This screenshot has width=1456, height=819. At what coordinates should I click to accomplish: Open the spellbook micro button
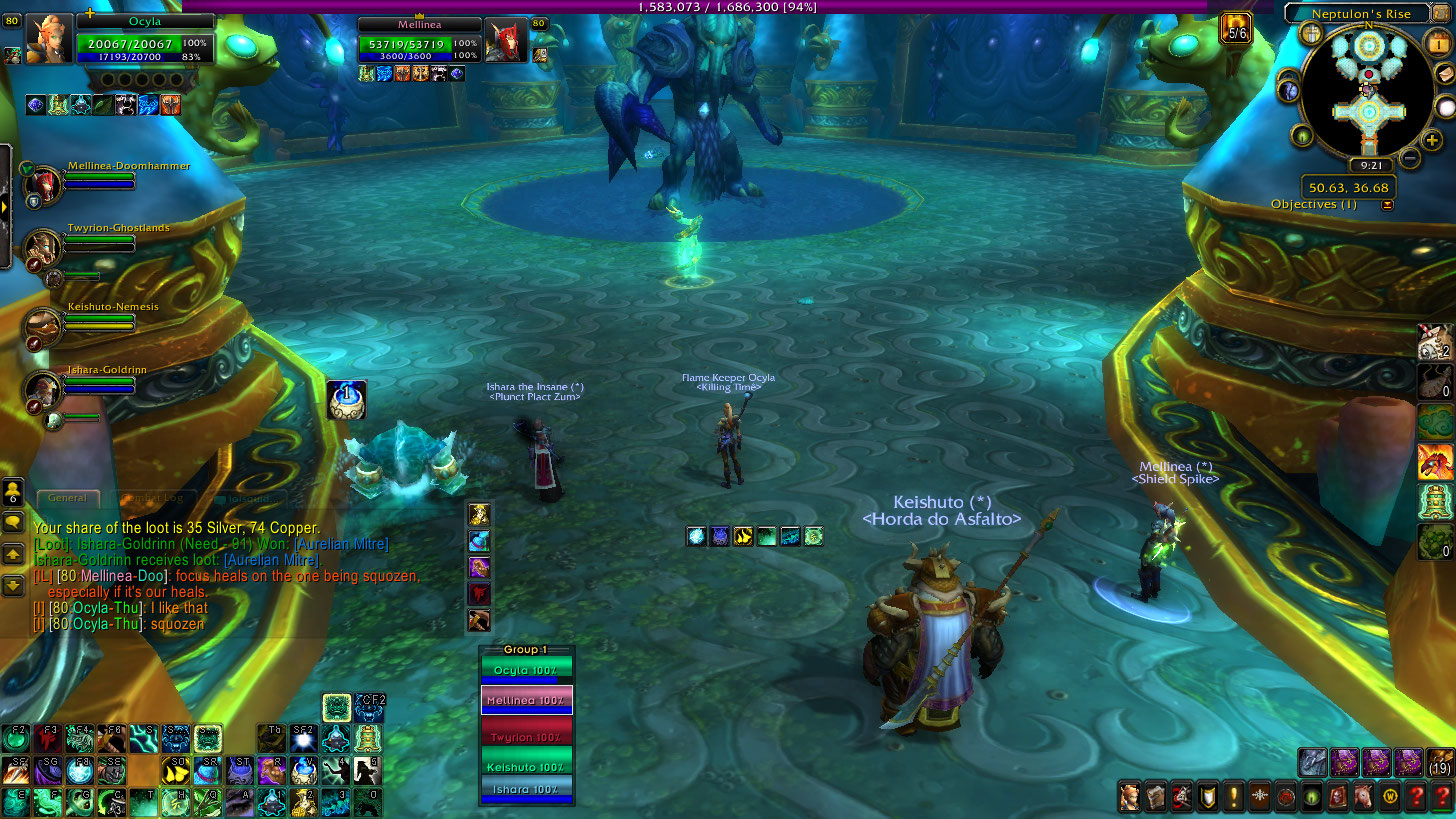click(1156, 797)
